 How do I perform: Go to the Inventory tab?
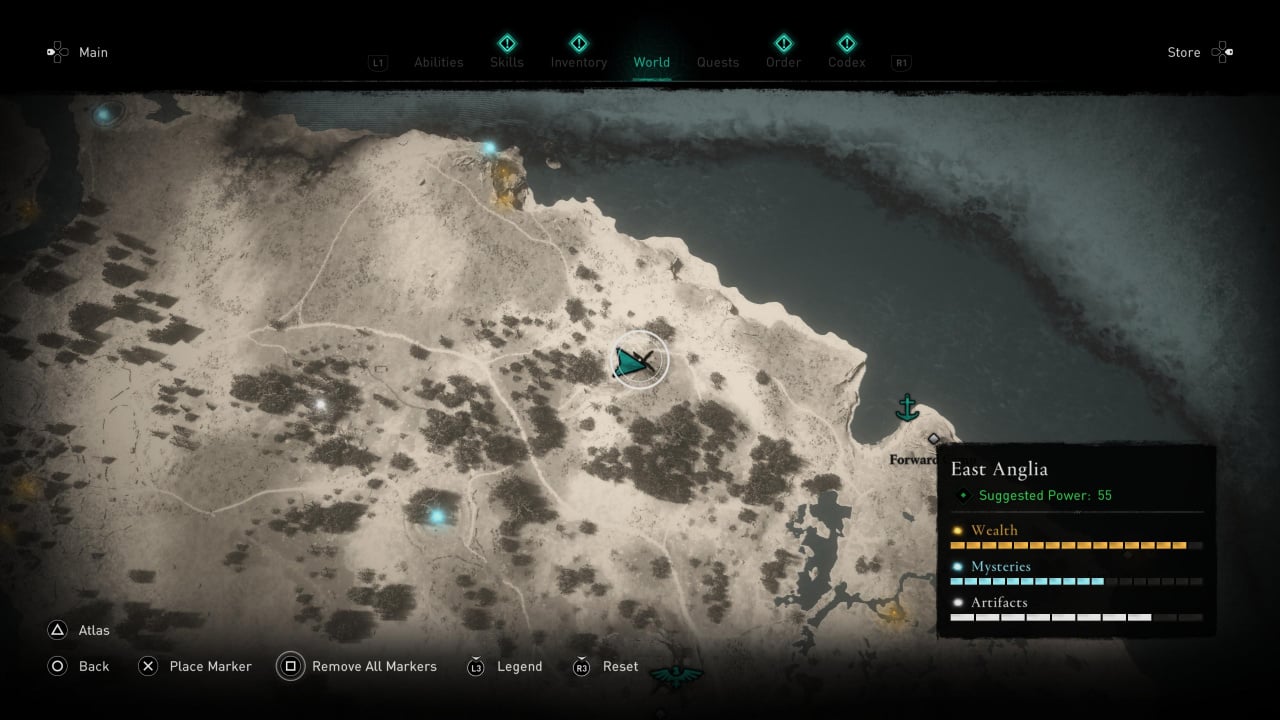[x=578, y=62]
